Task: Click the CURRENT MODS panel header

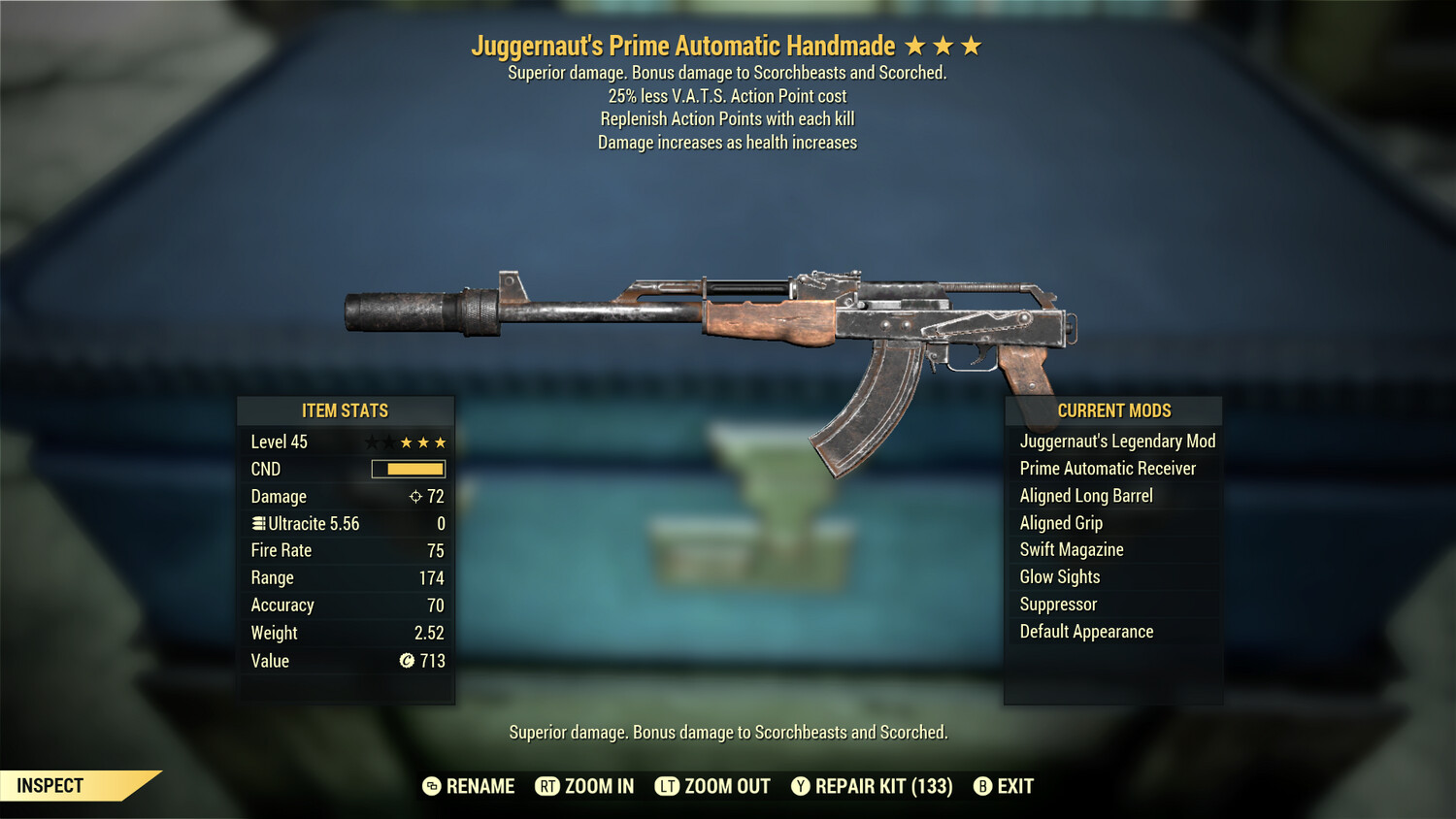Action: (x=1114, y=410)
